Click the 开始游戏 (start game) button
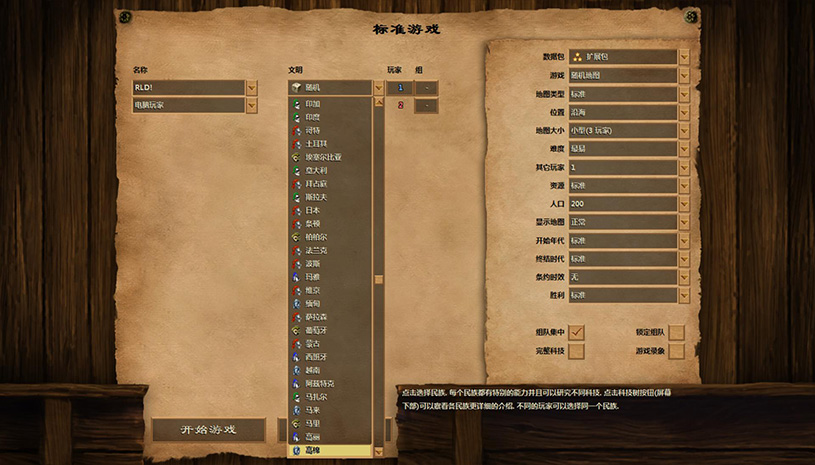 (x=208, y=430)
